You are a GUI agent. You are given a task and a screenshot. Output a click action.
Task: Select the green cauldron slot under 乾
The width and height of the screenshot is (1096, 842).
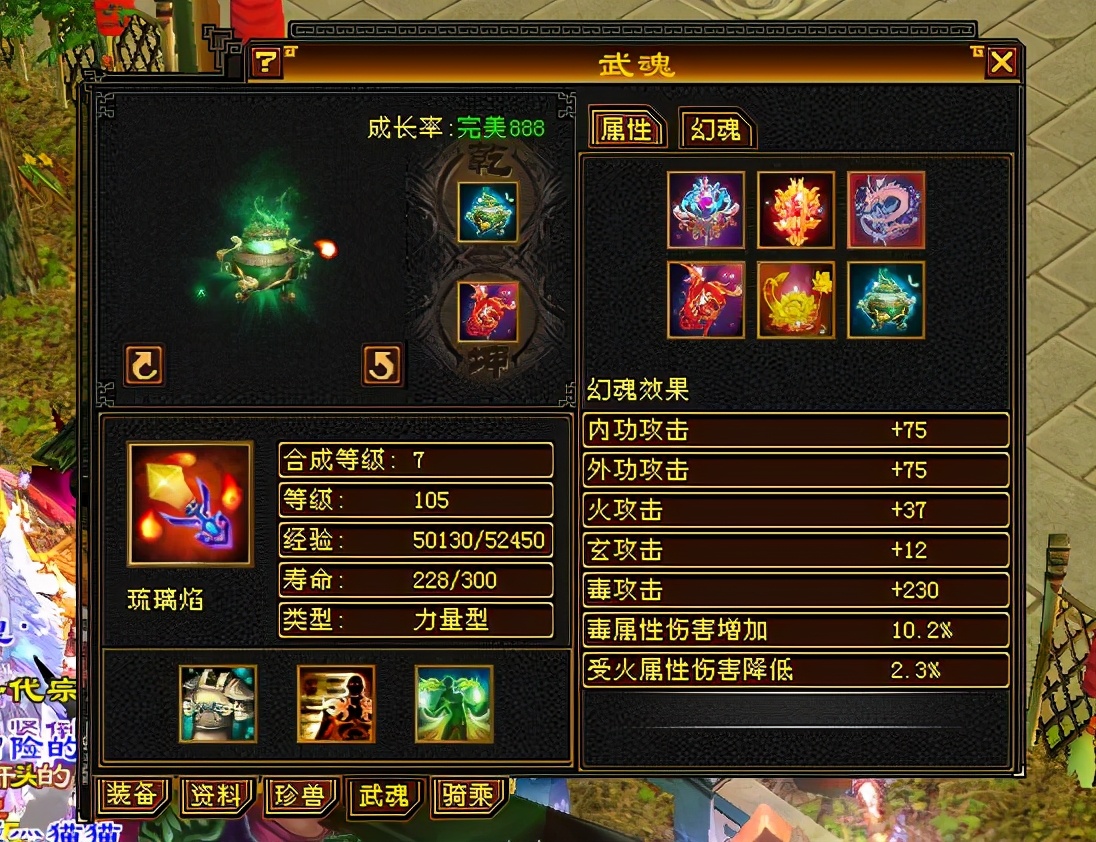[x=488, y=212]
